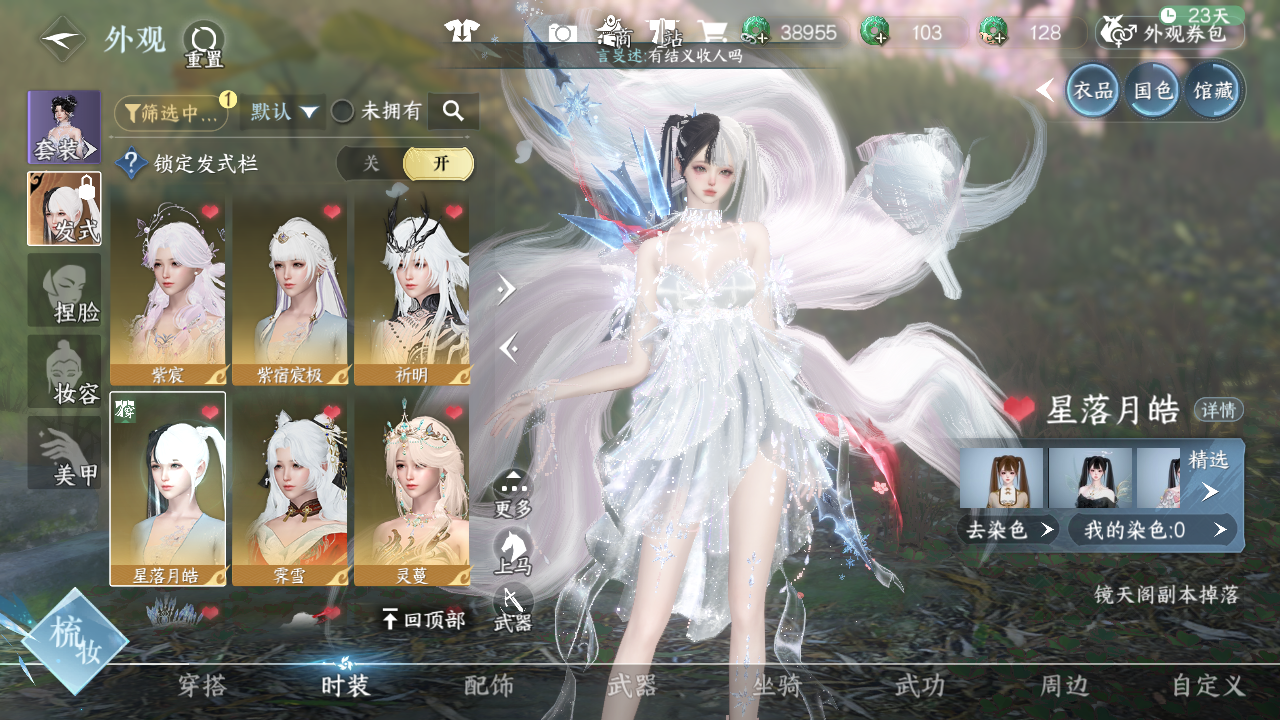Select the 灵蔓 hairstyle thumbnail
1280x720 pixels.
point(411,488)
